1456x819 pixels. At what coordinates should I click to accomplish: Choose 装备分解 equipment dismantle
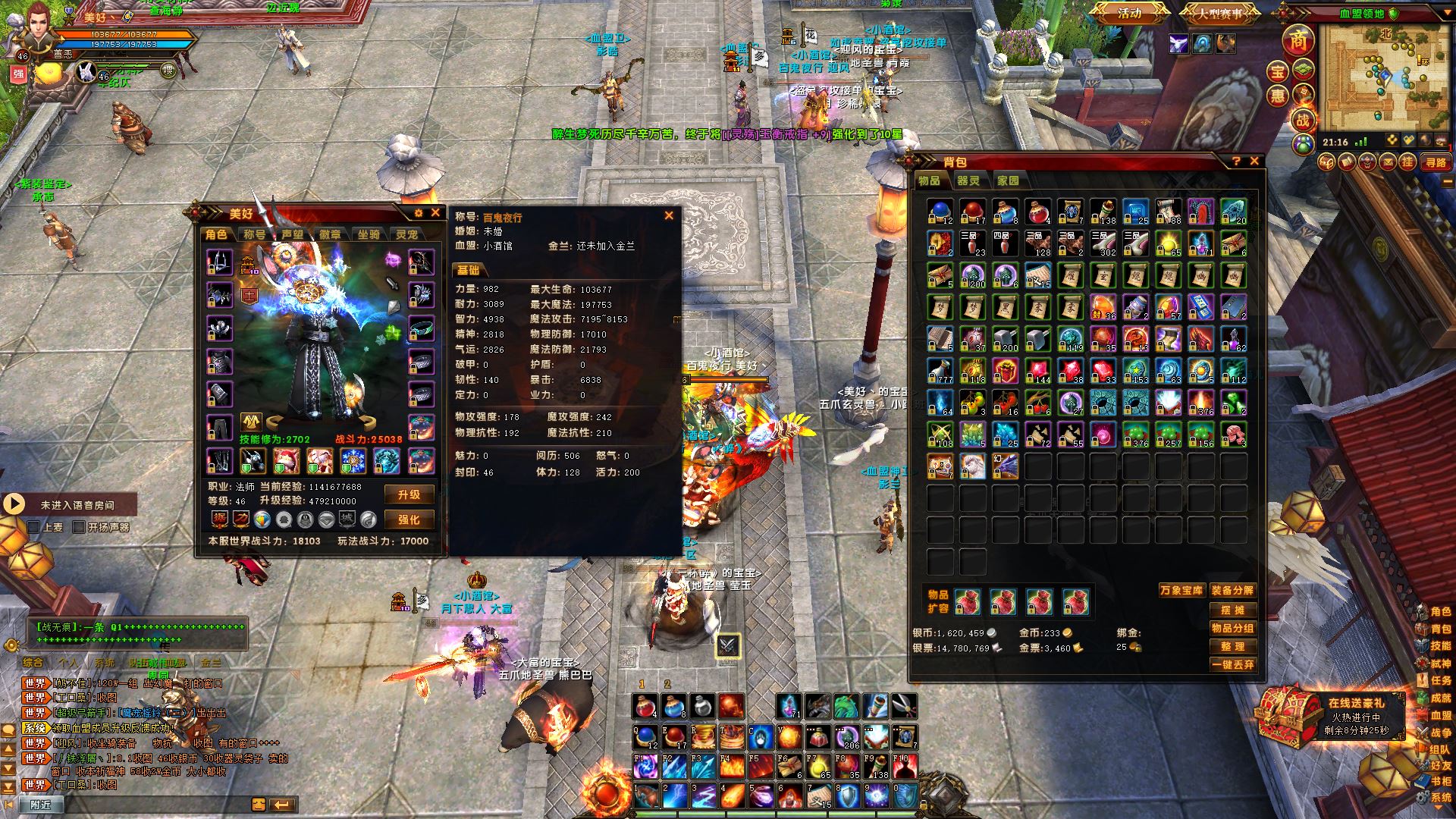[1232, 590]
